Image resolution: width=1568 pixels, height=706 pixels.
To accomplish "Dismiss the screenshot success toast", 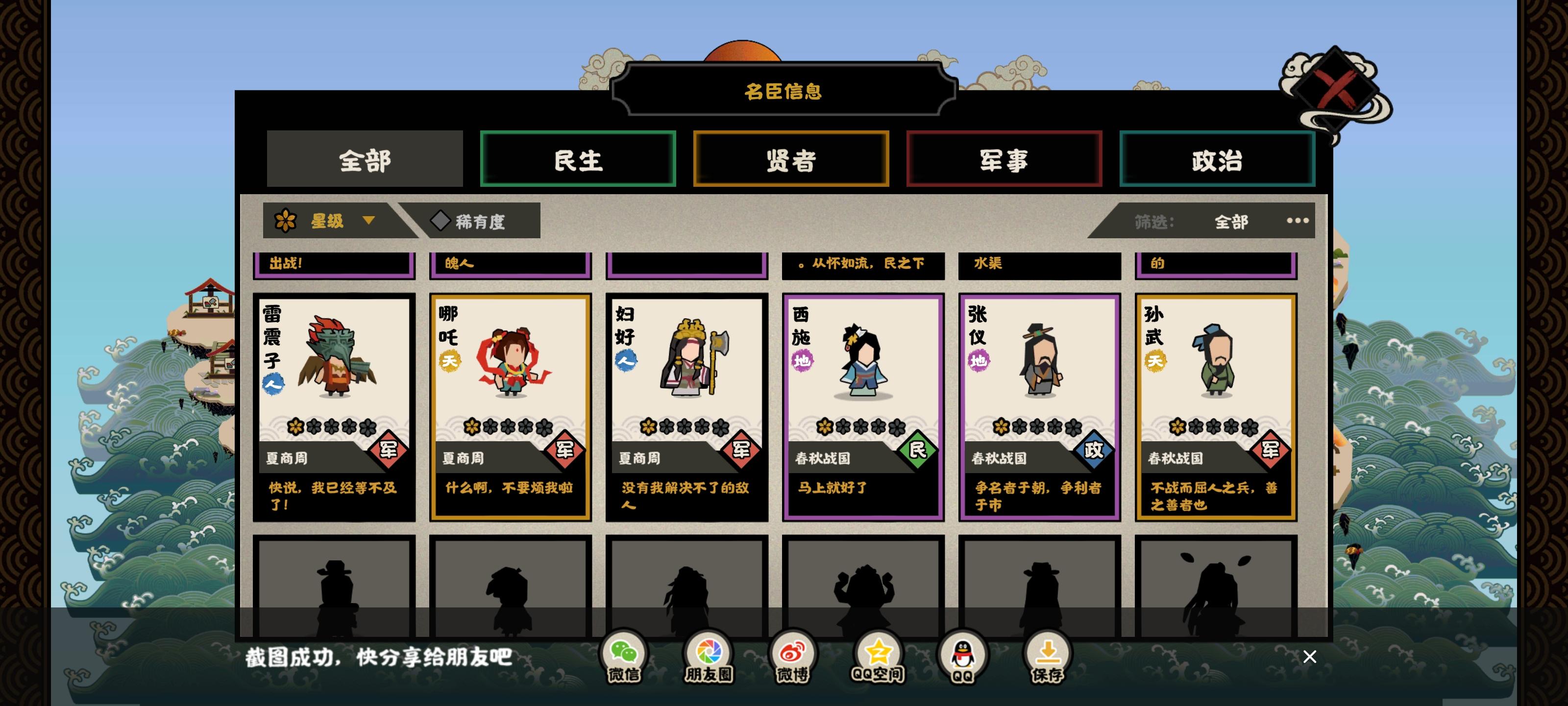I will (x=1309, y=656).
